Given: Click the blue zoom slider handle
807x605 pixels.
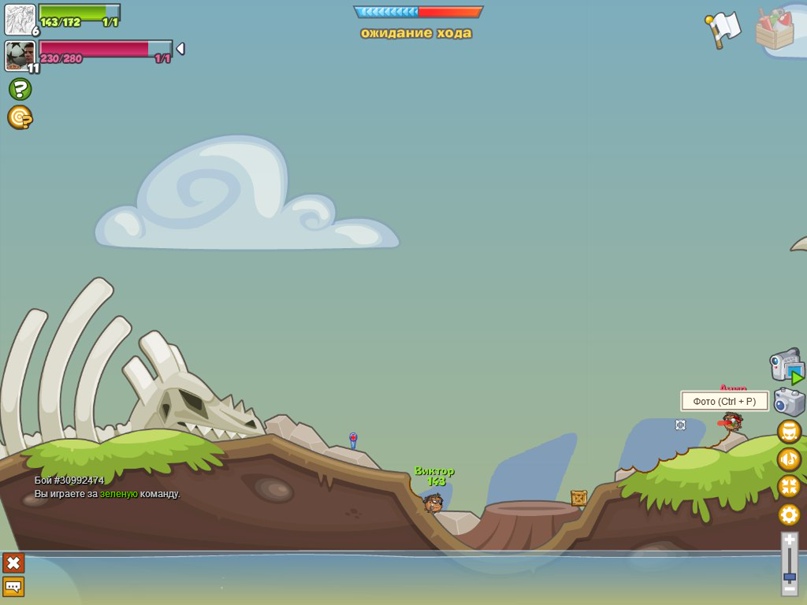Looking at the screenshot, I should tap(790, 577).
